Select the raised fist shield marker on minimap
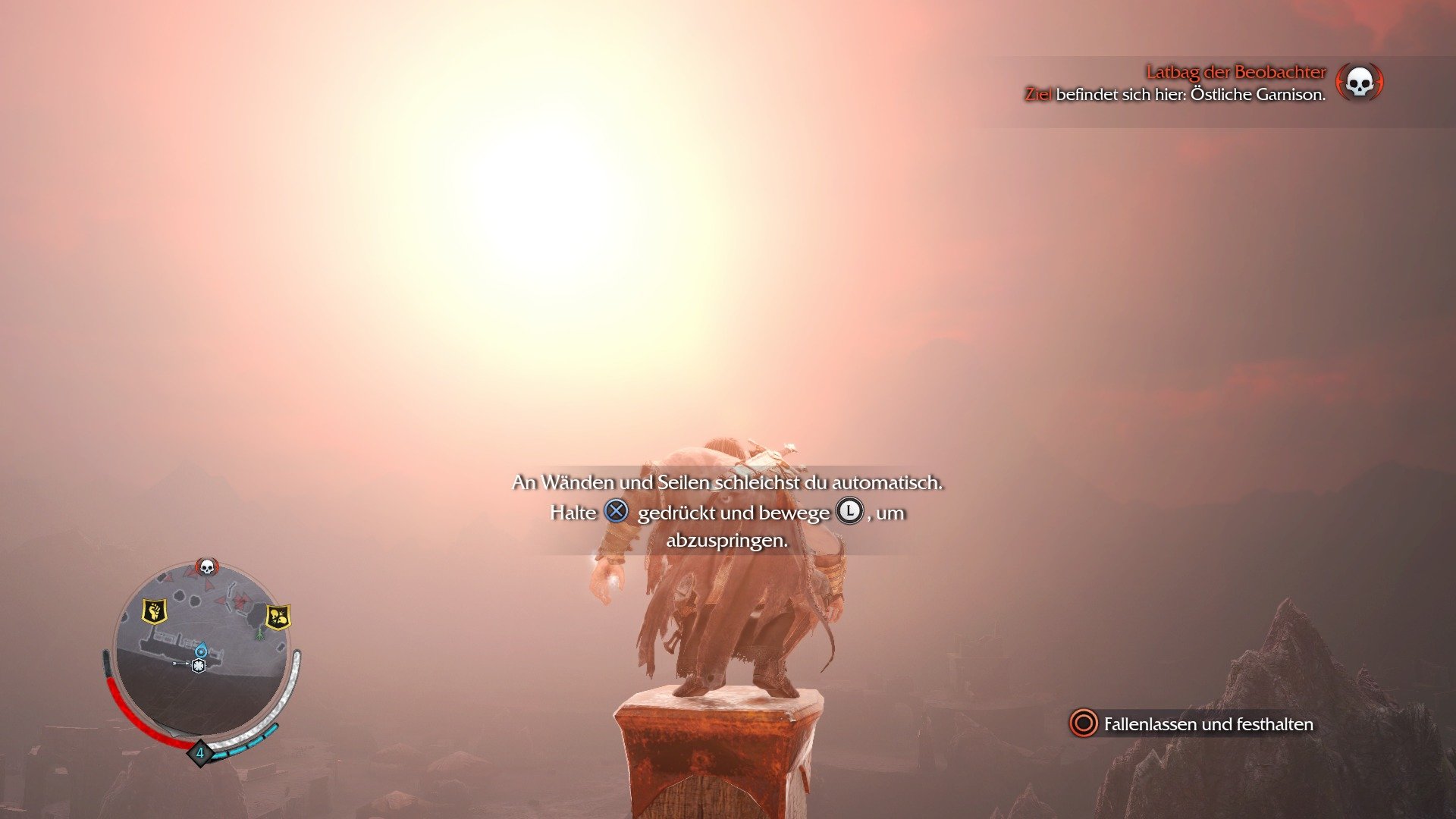The width and height of the screenshot is (1456, 819). tap(155, 610)
